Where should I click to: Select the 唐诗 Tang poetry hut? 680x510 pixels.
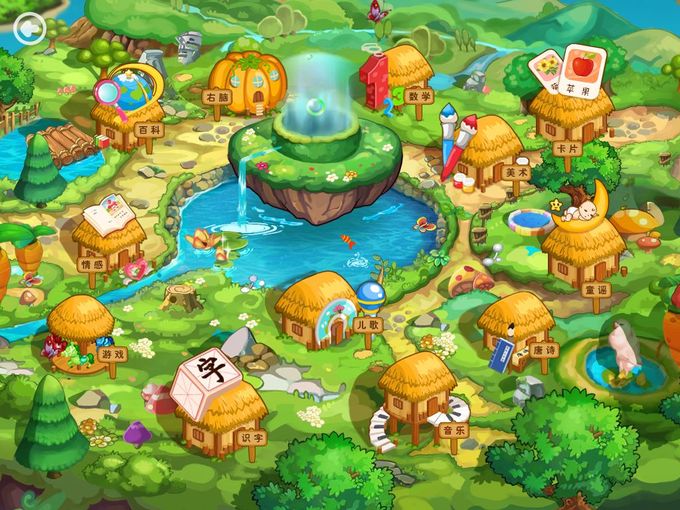[515, 326]
